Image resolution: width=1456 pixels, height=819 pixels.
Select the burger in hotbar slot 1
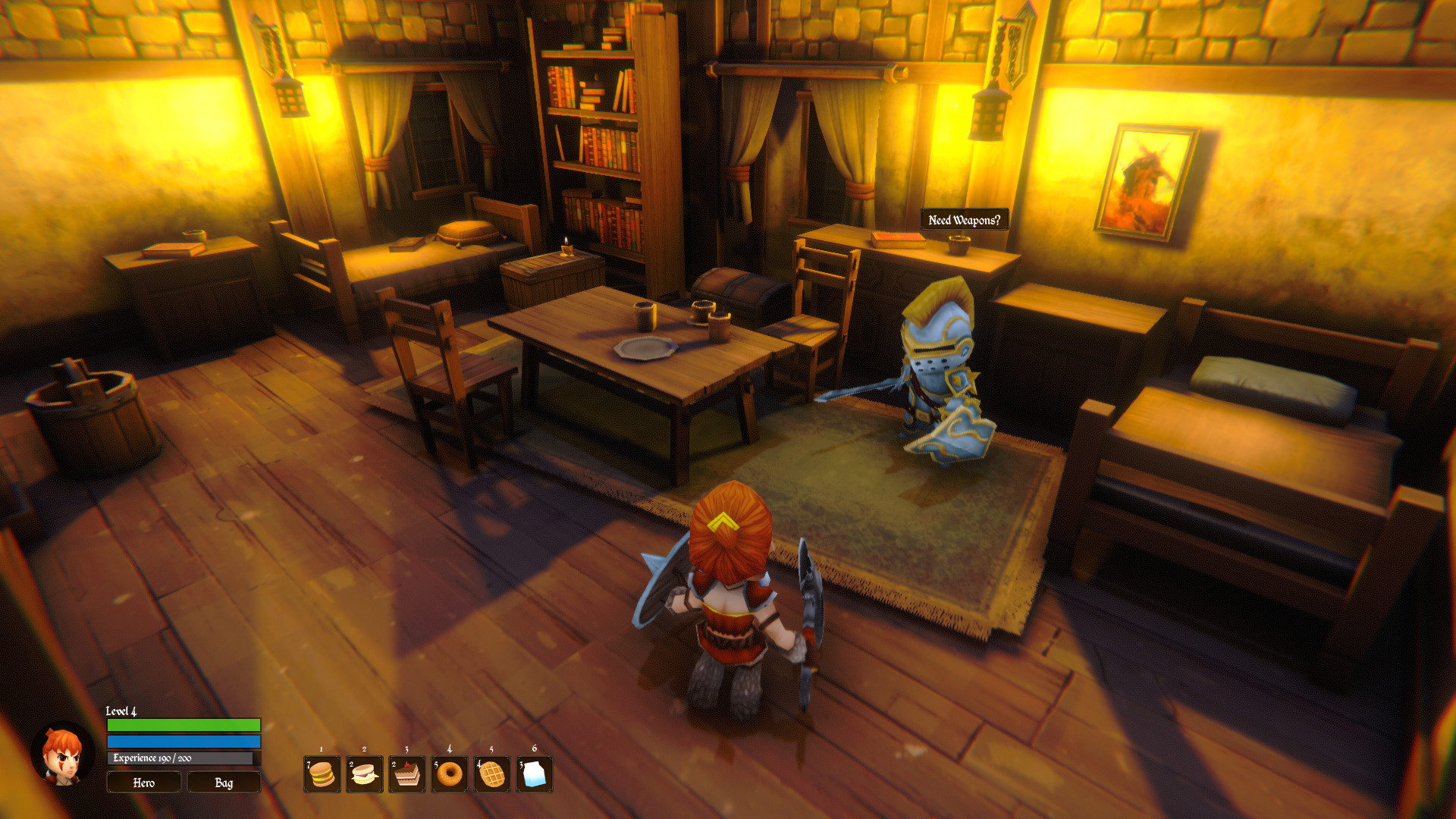tap(321, 773)
